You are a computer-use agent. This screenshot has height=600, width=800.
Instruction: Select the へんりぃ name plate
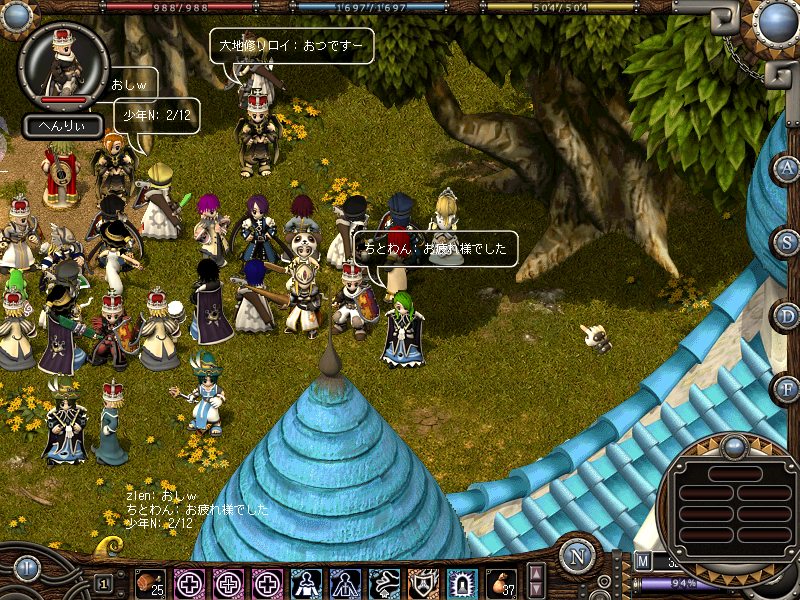[x=63, y=126]
